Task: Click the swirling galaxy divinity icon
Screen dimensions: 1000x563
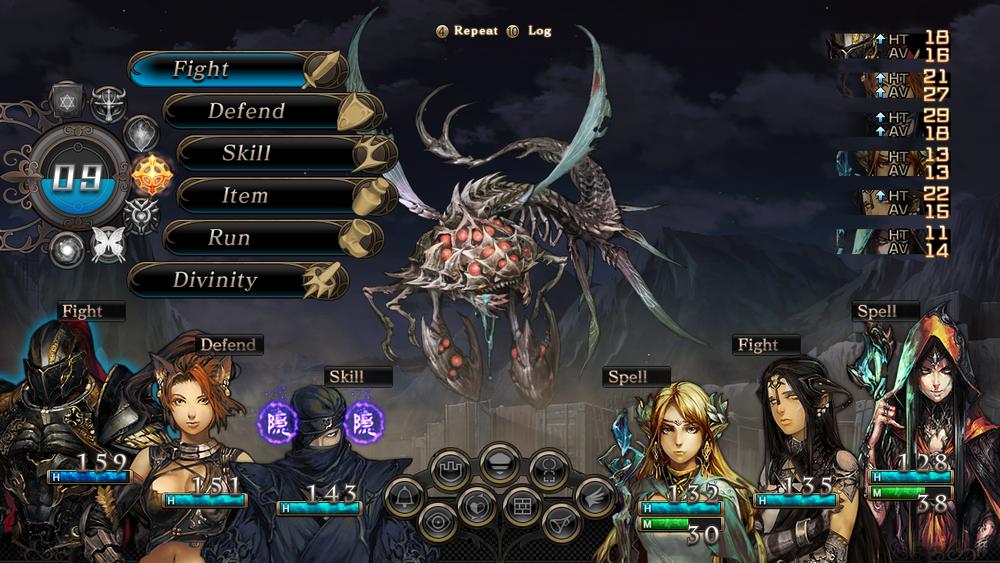Action: [x=66, y=247]
